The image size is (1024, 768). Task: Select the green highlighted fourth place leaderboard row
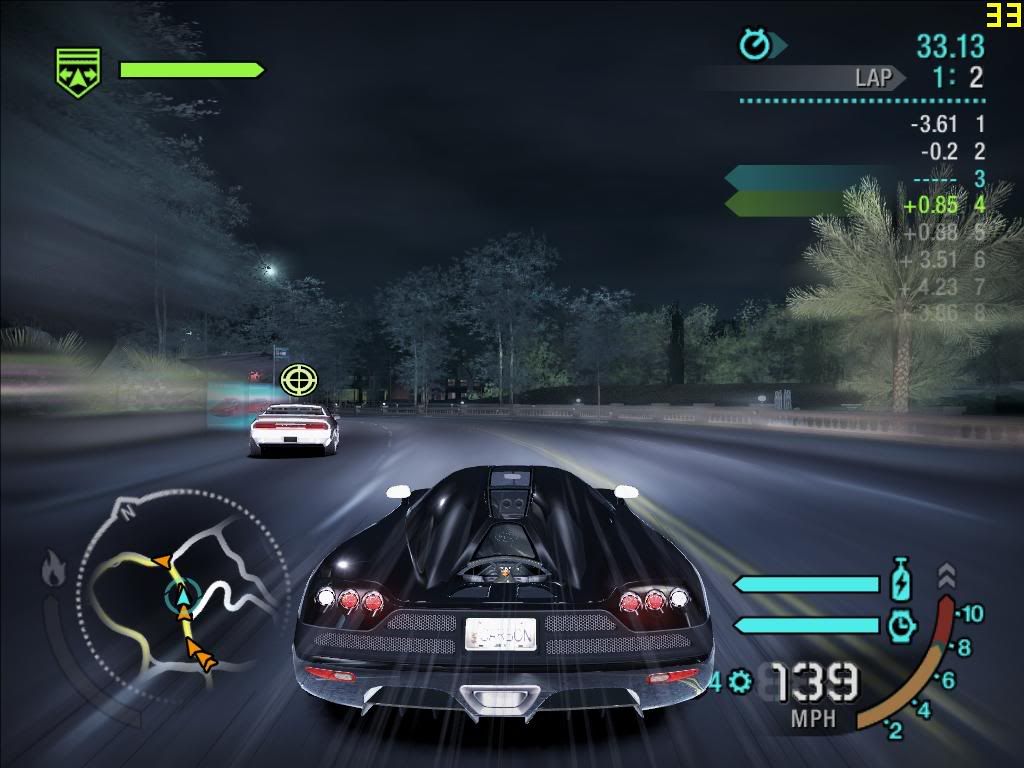point(855,205)
